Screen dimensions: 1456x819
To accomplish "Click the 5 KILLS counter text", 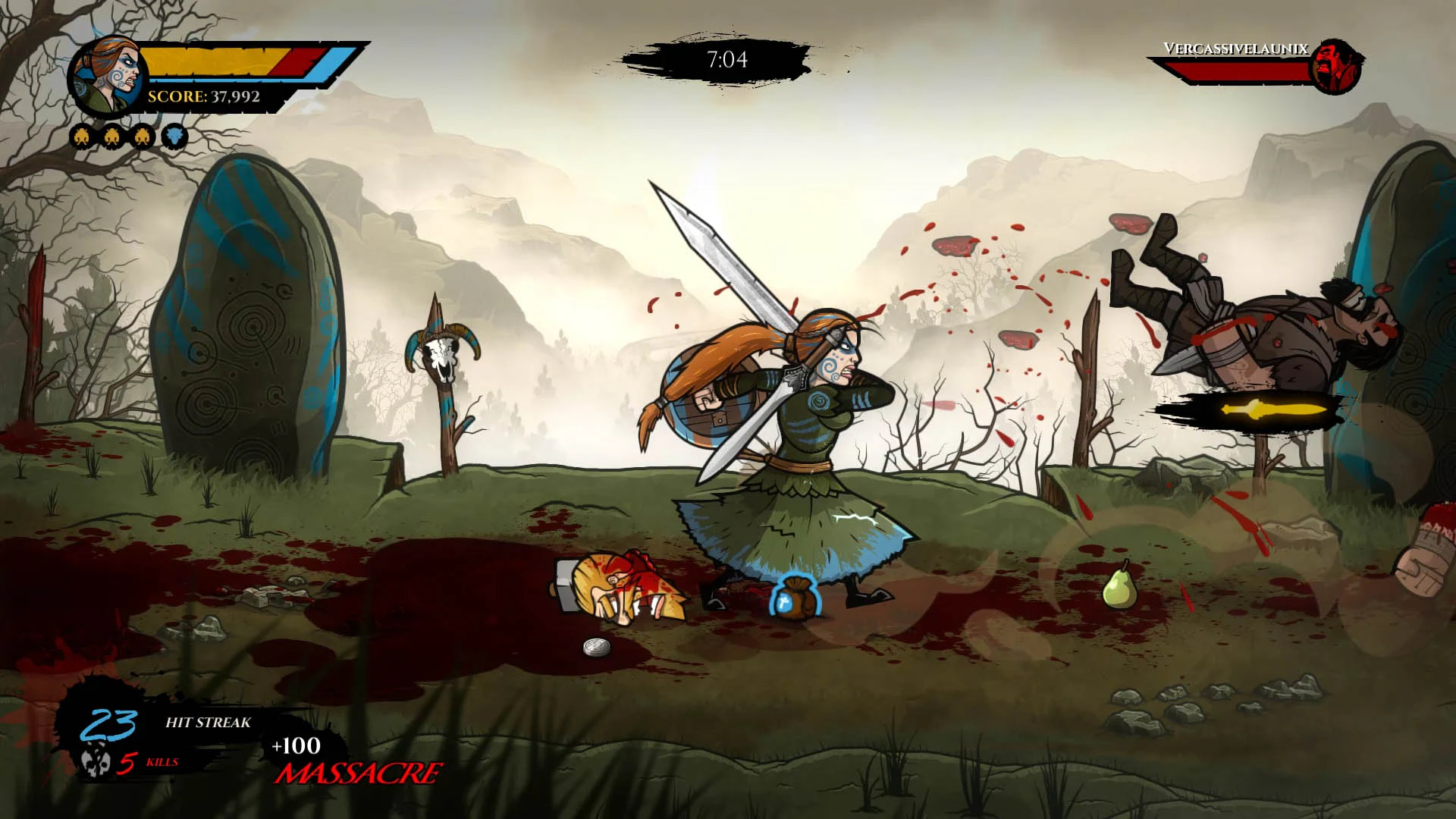I will click(150, 762).
